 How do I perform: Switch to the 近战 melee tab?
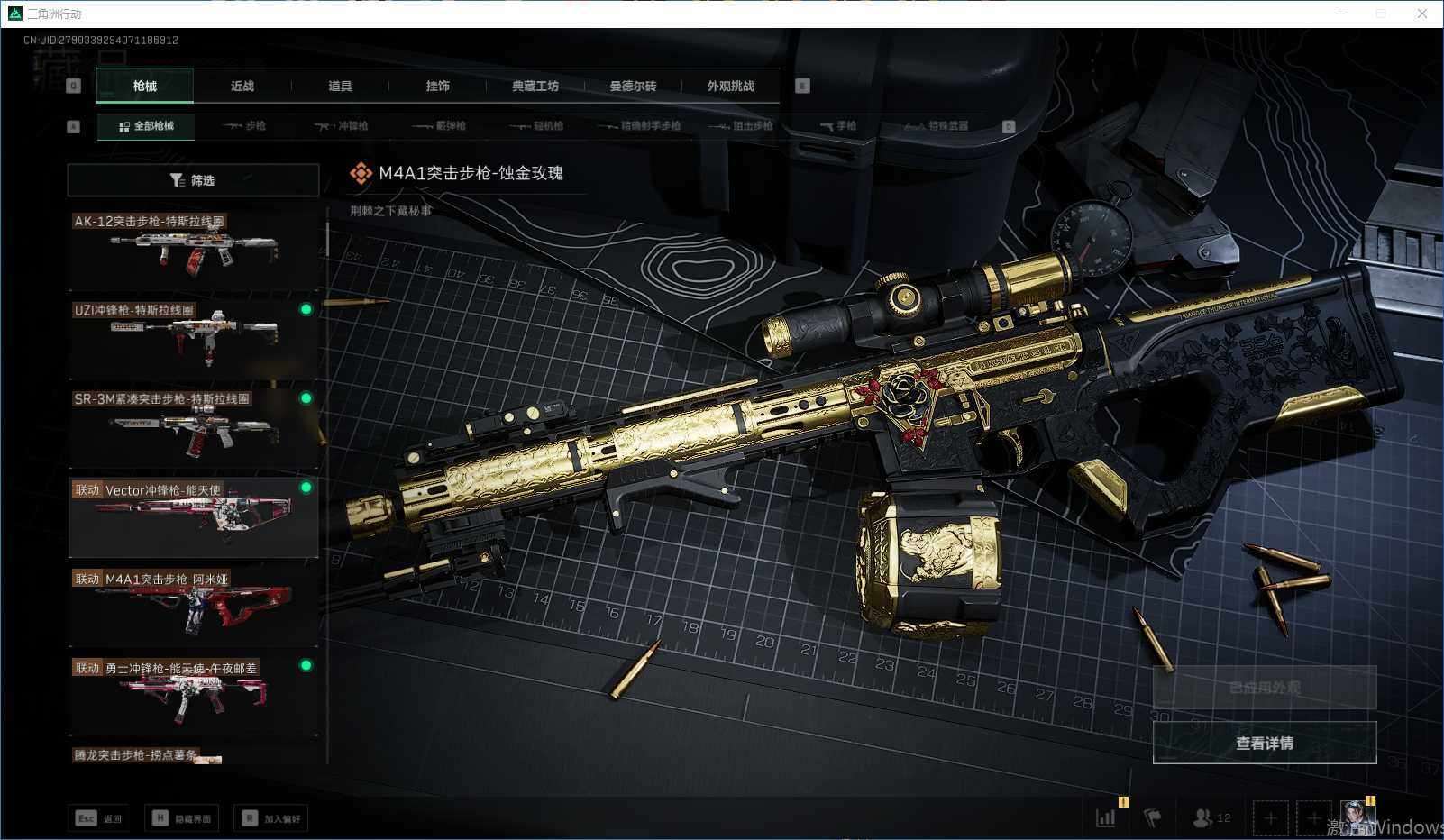coord(242,86)
